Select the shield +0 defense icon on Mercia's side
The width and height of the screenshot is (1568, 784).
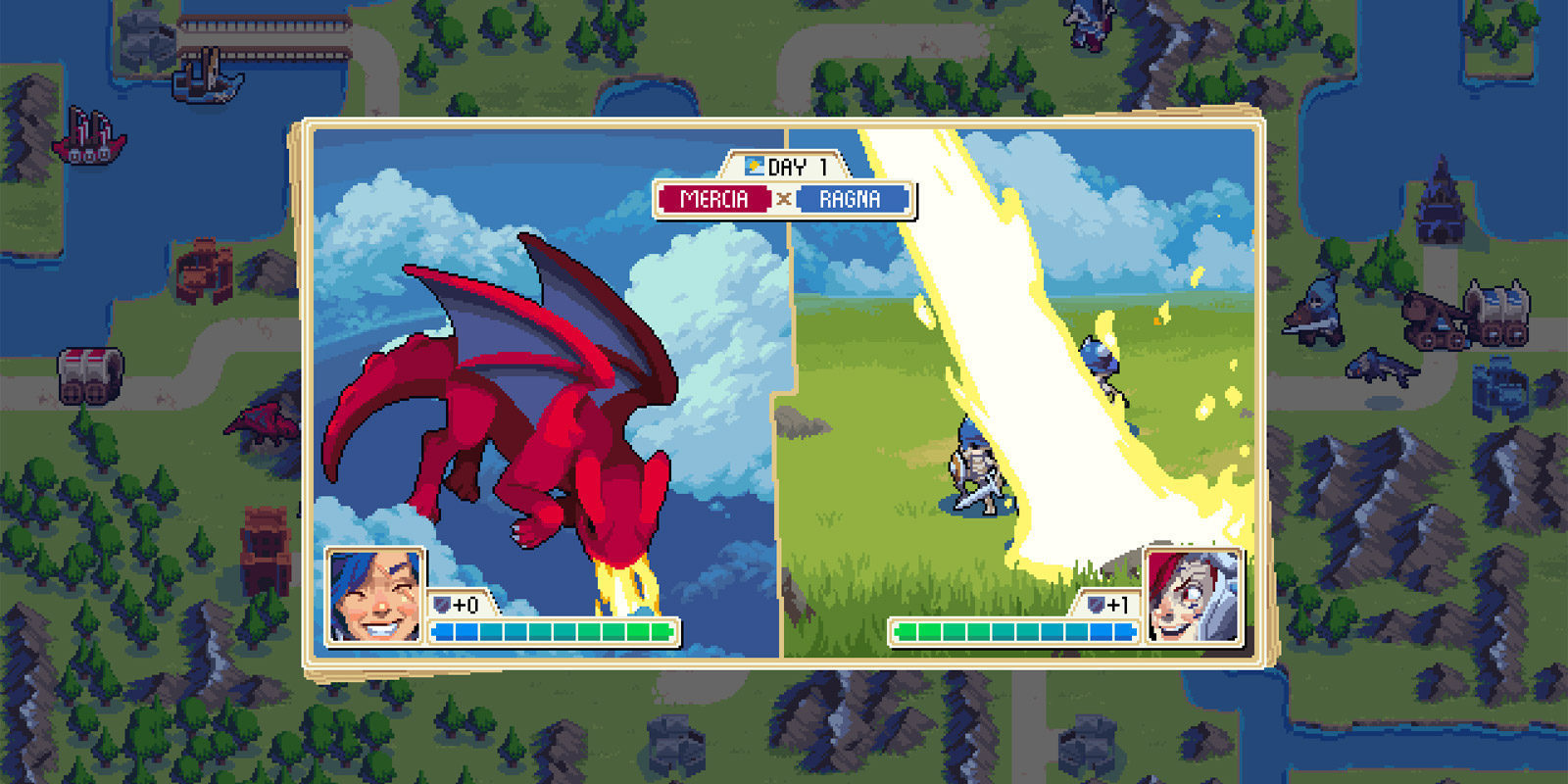[x=440, y=605]
